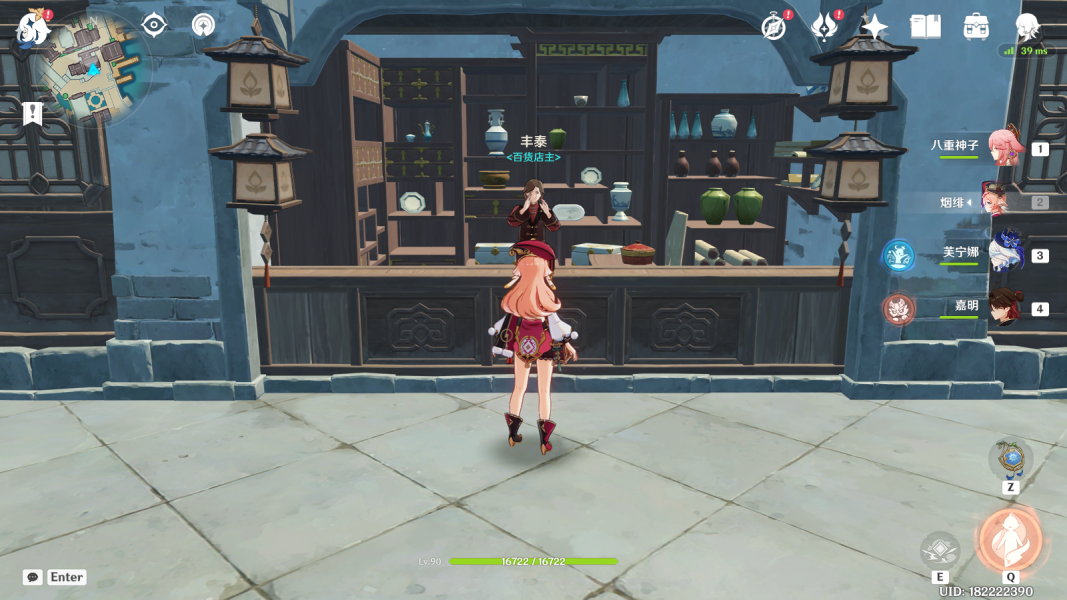Open the circular minimap
The width and height of the screenshot is (1067, 600).
tap(92, 68)
